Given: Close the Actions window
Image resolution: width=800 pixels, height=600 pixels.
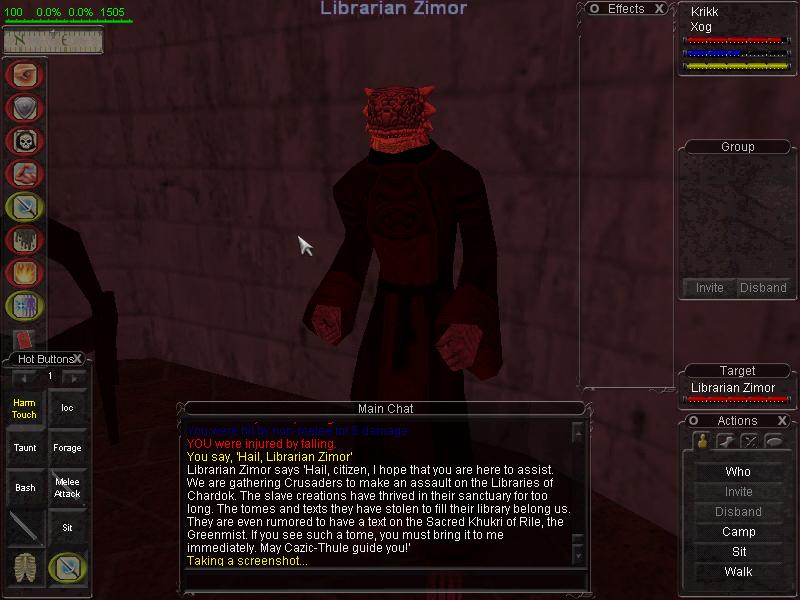Looking at the screenshot, I should (781, 421).
